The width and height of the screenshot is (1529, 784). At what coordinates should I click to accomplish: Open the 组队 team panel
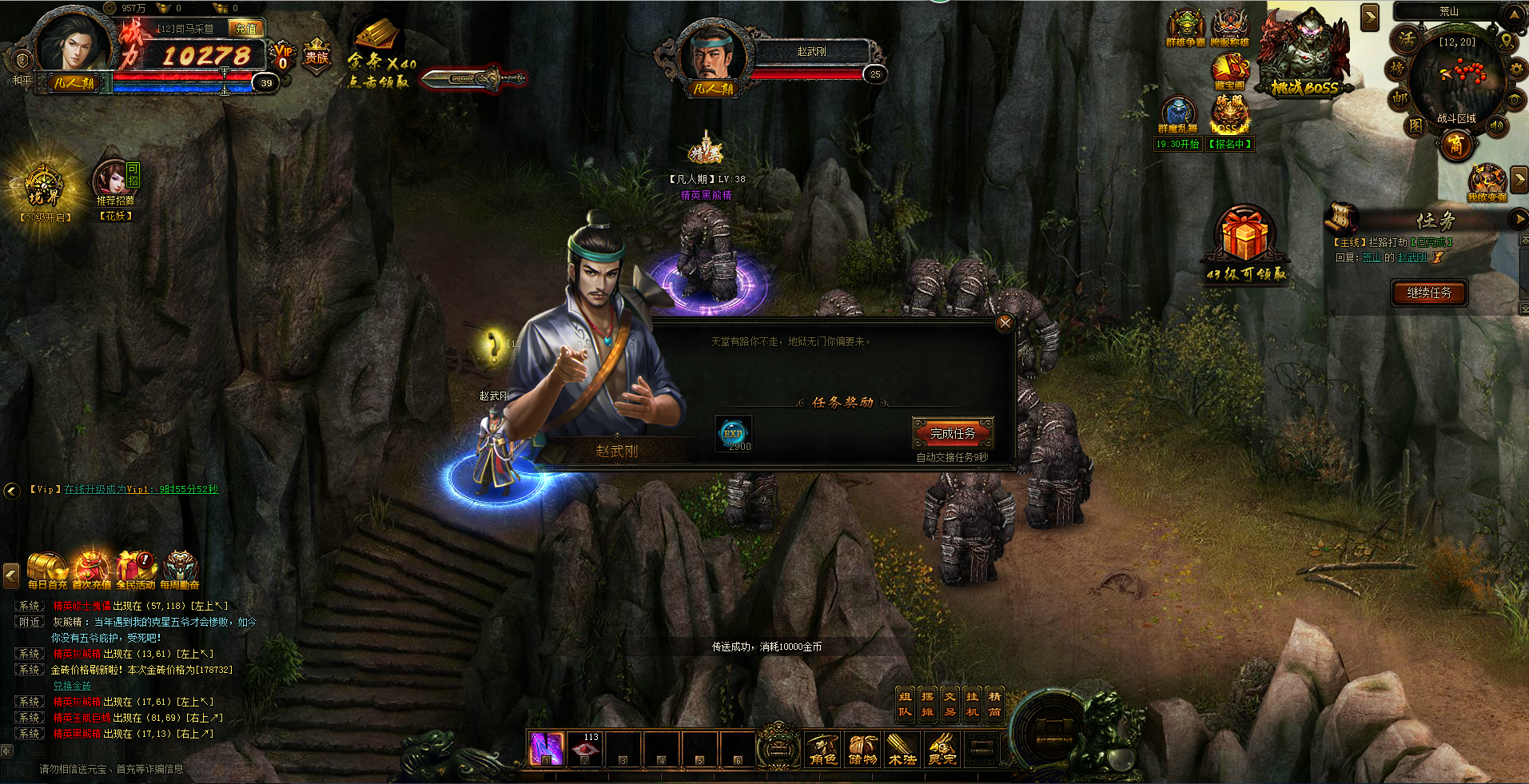[905, 704]
